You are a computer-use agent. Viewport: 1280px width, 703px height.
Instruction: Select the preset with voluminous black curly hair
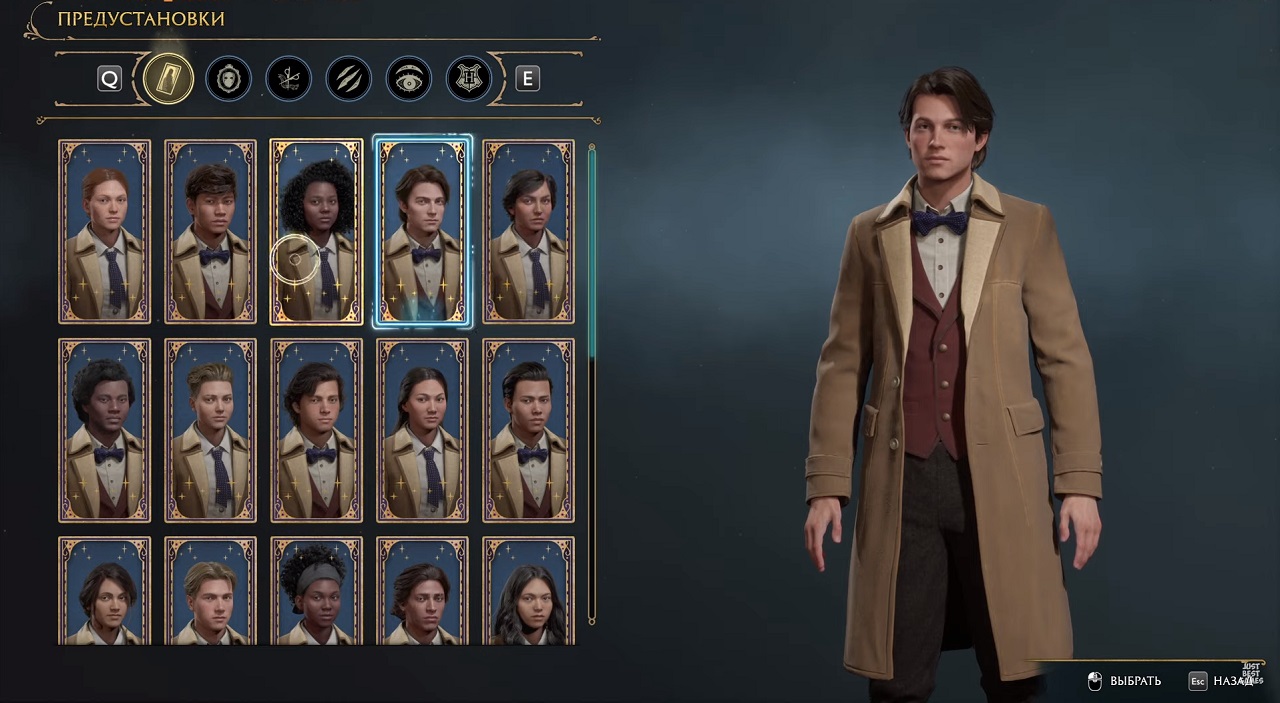point(317,232)
